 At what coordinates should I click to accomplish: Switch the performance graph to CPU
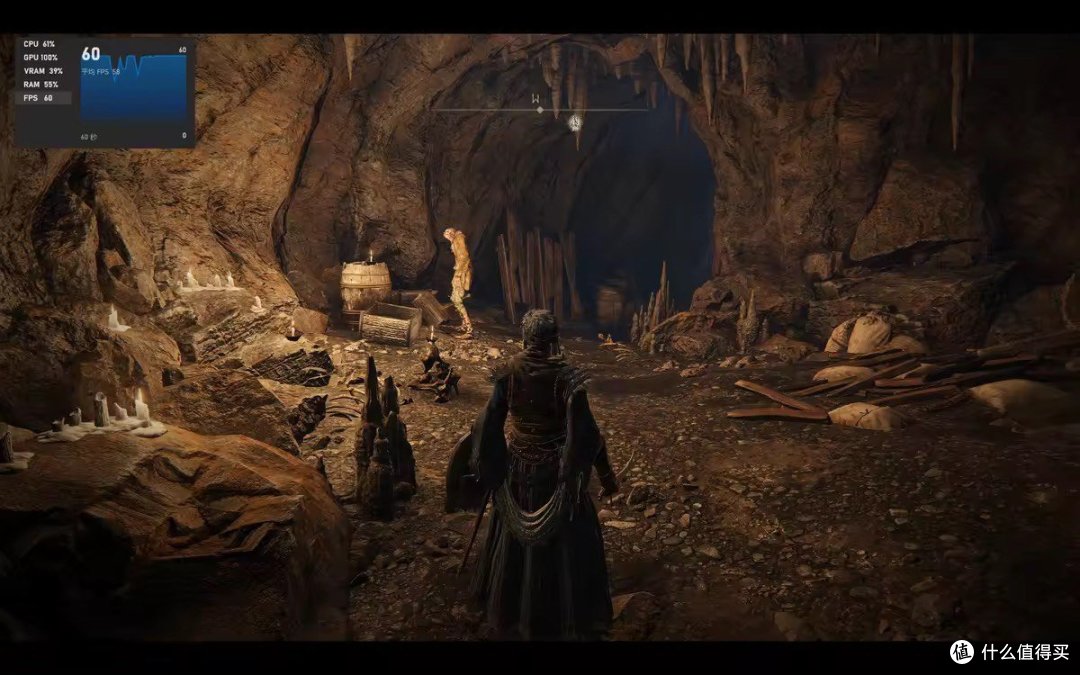pyautogui.click(x=42, y=45)
